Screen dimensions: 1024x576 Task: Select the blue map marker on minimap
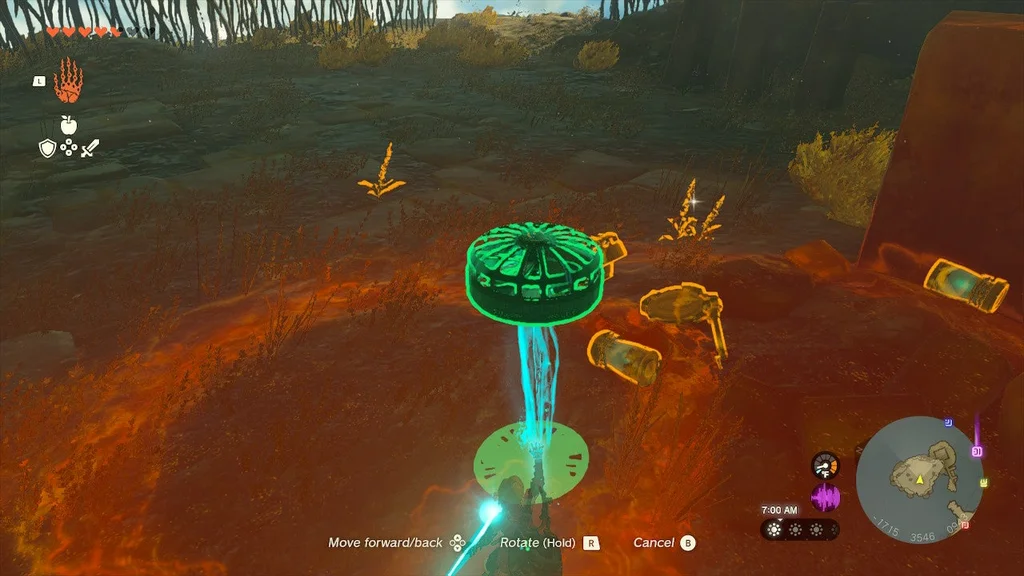947,423
